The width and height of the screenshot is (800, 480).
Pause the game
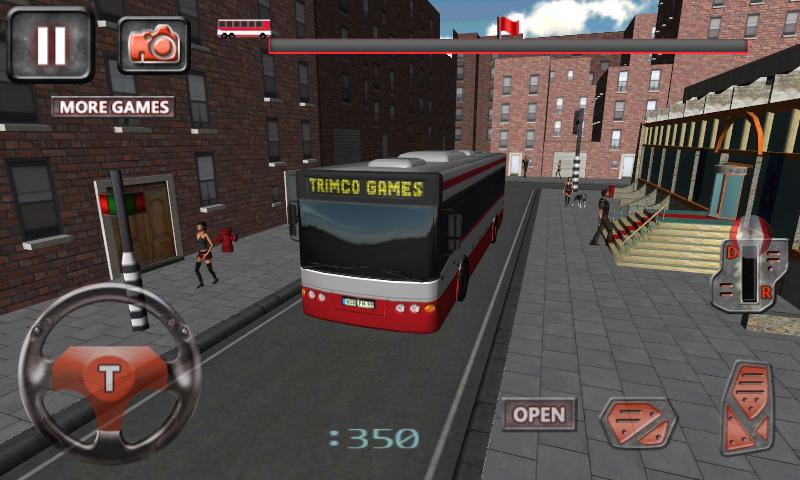[50, 44]
